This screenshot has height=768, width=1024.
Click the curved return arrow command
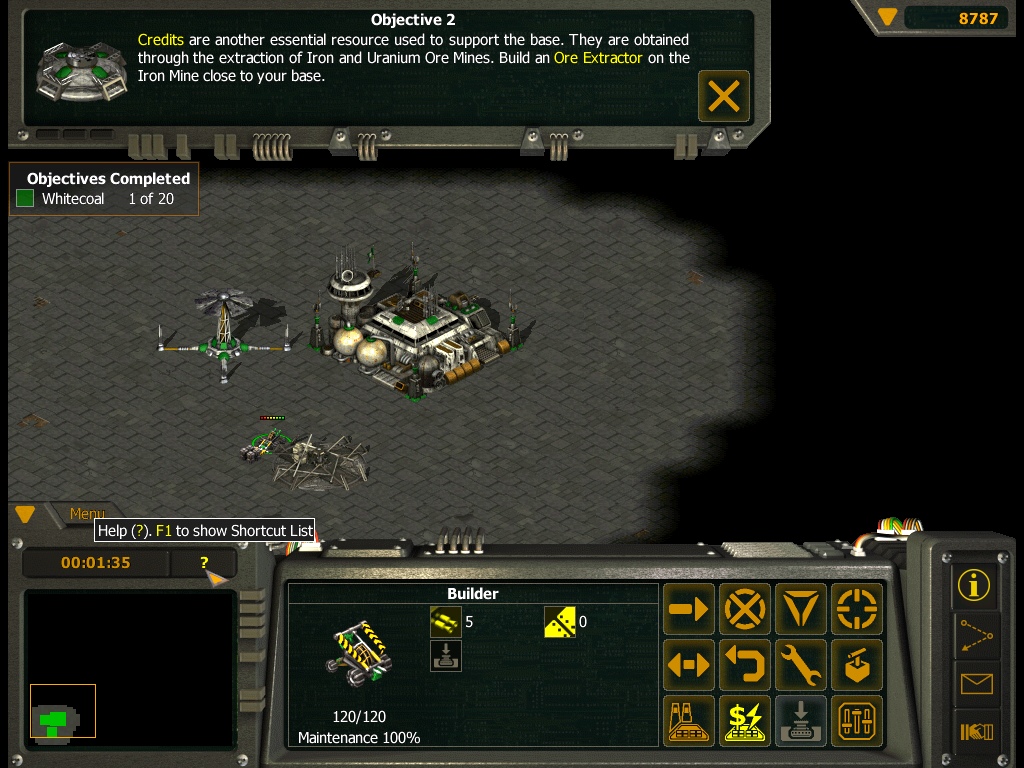pos(745,665)
